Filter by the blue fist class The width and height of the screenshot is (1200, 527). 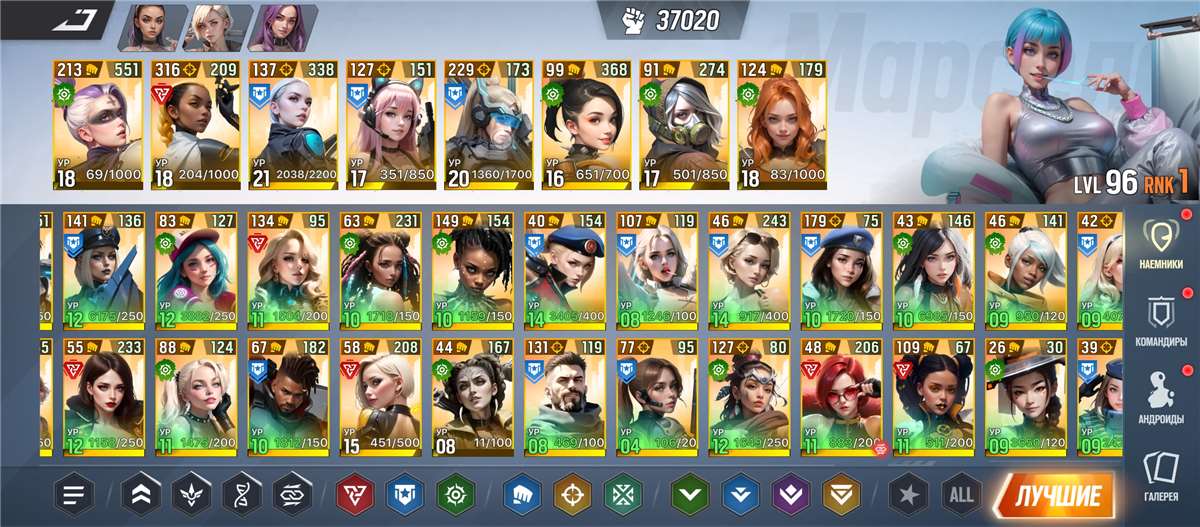coord(521,495)
